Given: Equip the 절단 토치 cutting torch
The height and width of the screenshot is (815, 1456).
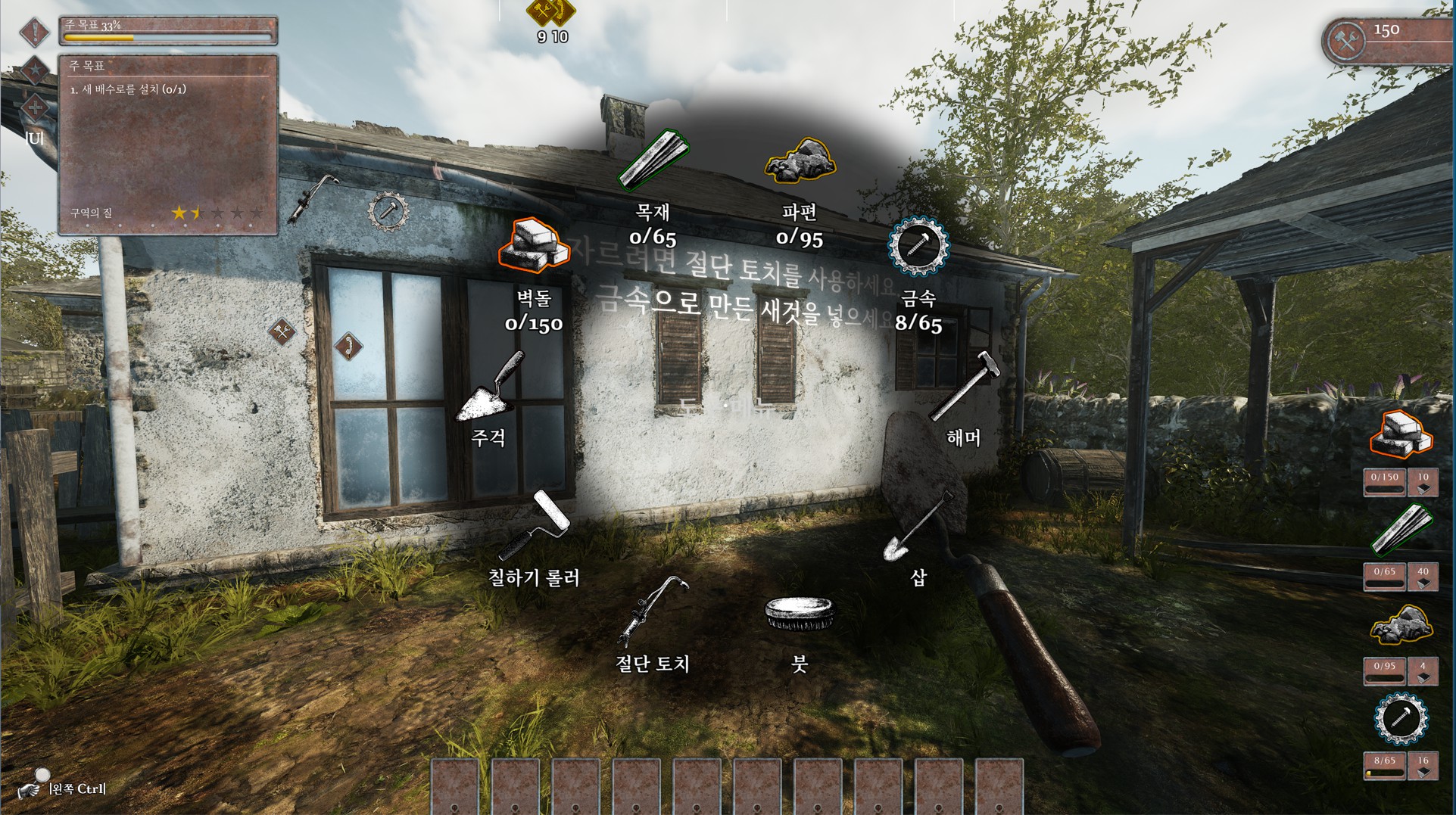Looking at the screenshot, I should point(653,610).
